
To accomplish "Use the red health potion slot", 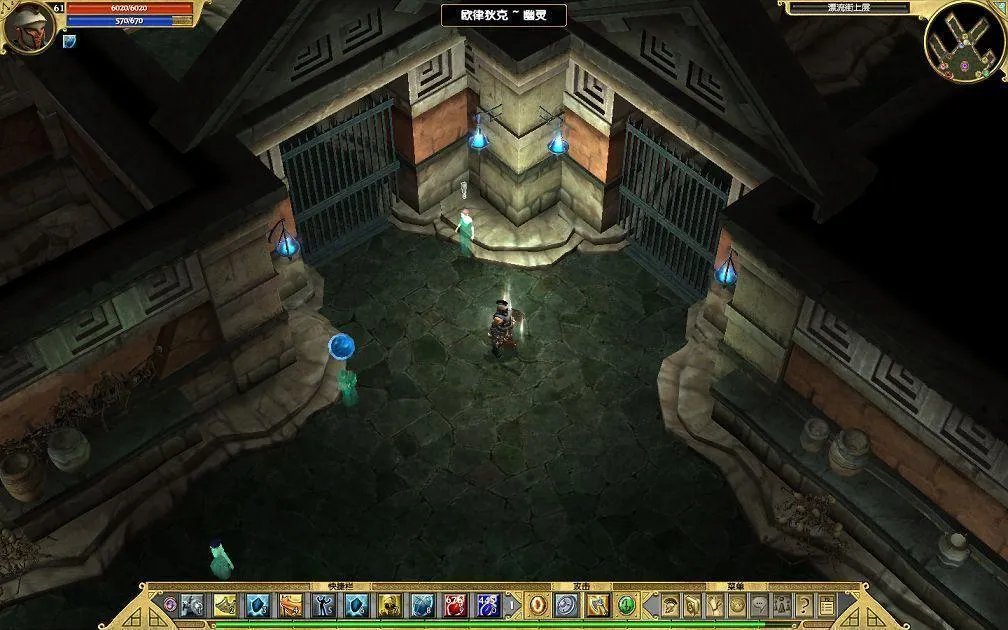I will pos(455,605).
